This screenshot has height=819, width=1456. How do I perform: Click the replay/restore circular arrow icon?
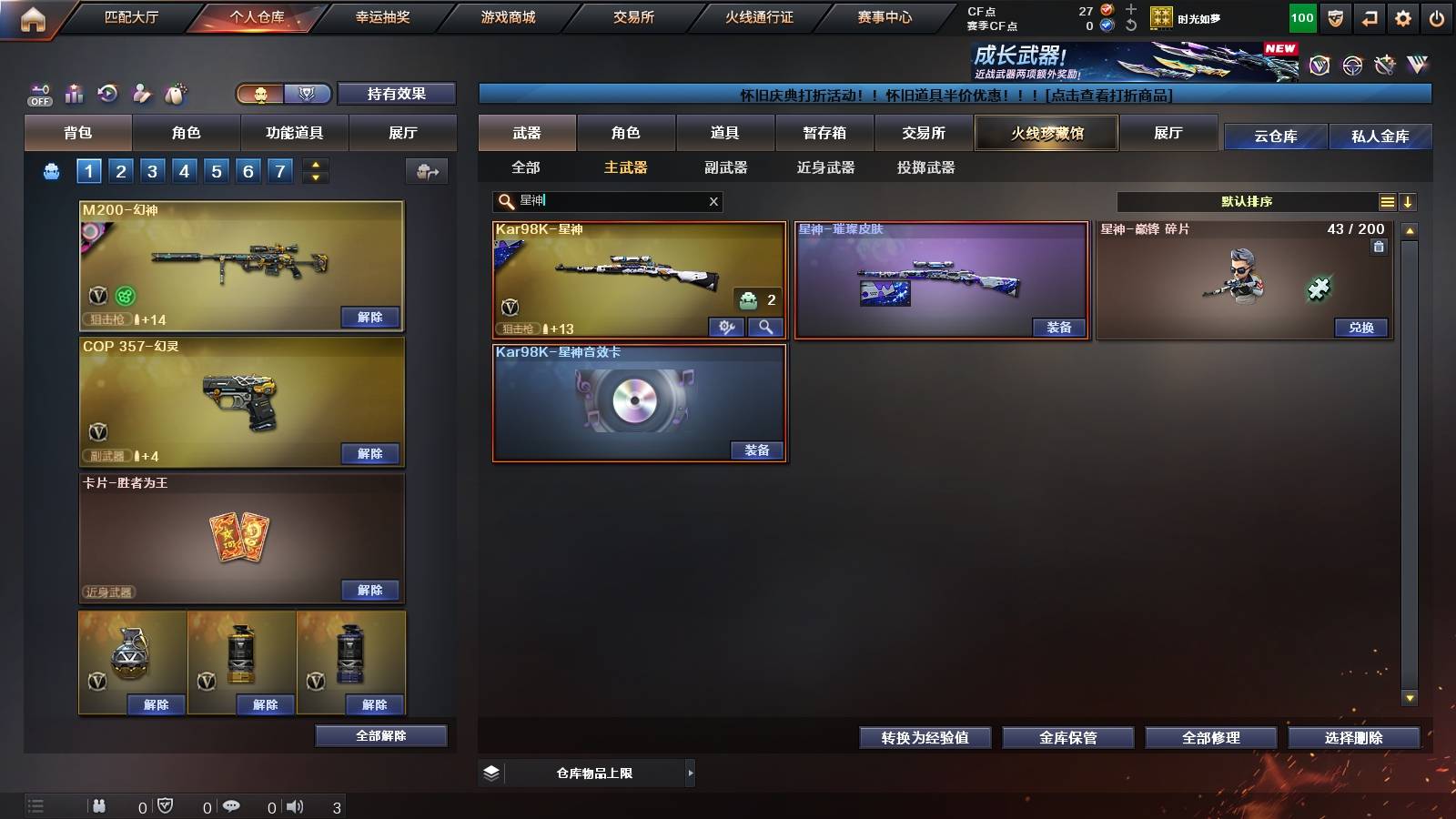tap(107, 93)
